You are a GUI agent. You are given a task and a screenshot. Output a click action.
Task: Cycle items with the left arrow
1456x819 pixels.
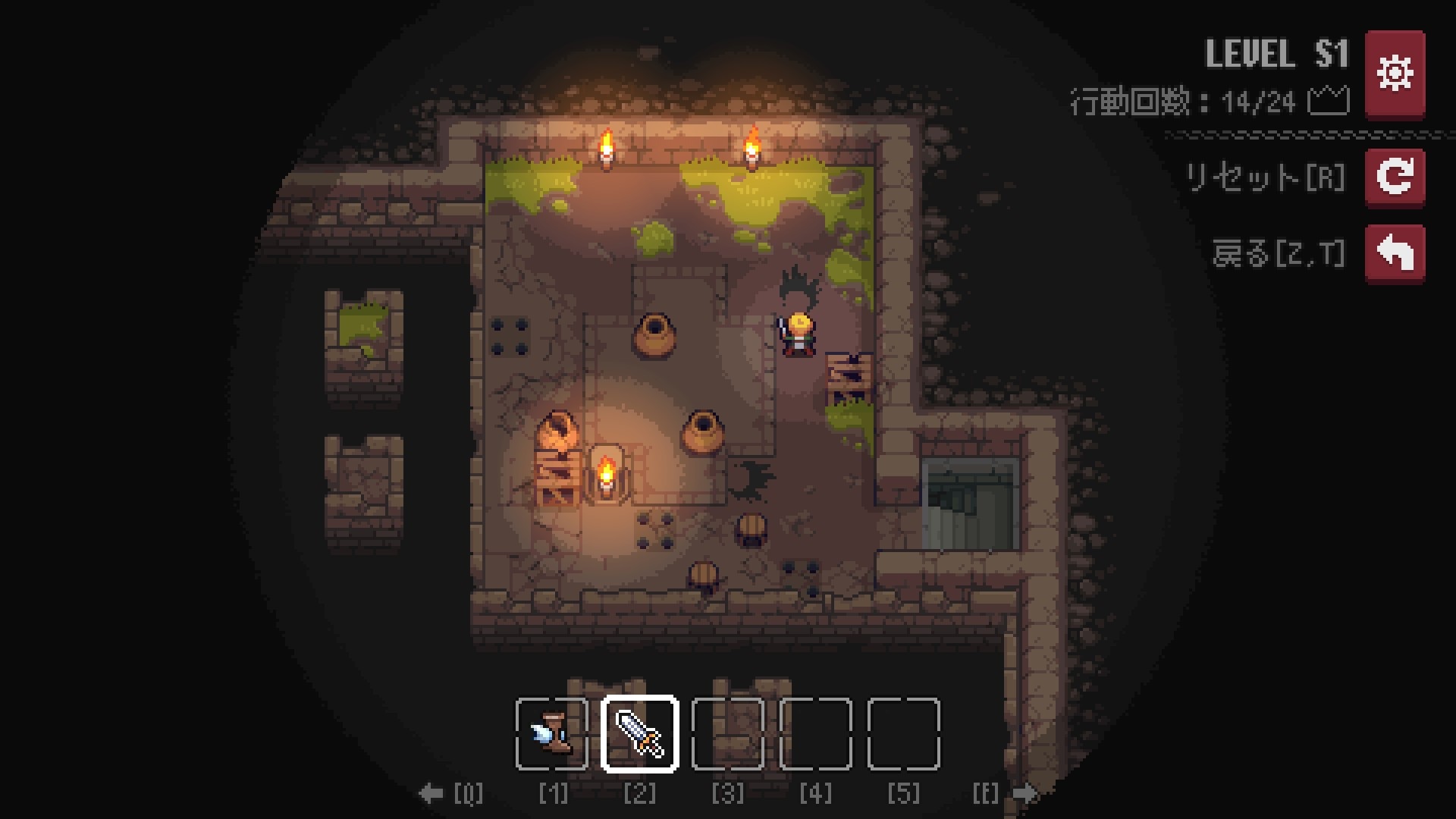(431, 794)
